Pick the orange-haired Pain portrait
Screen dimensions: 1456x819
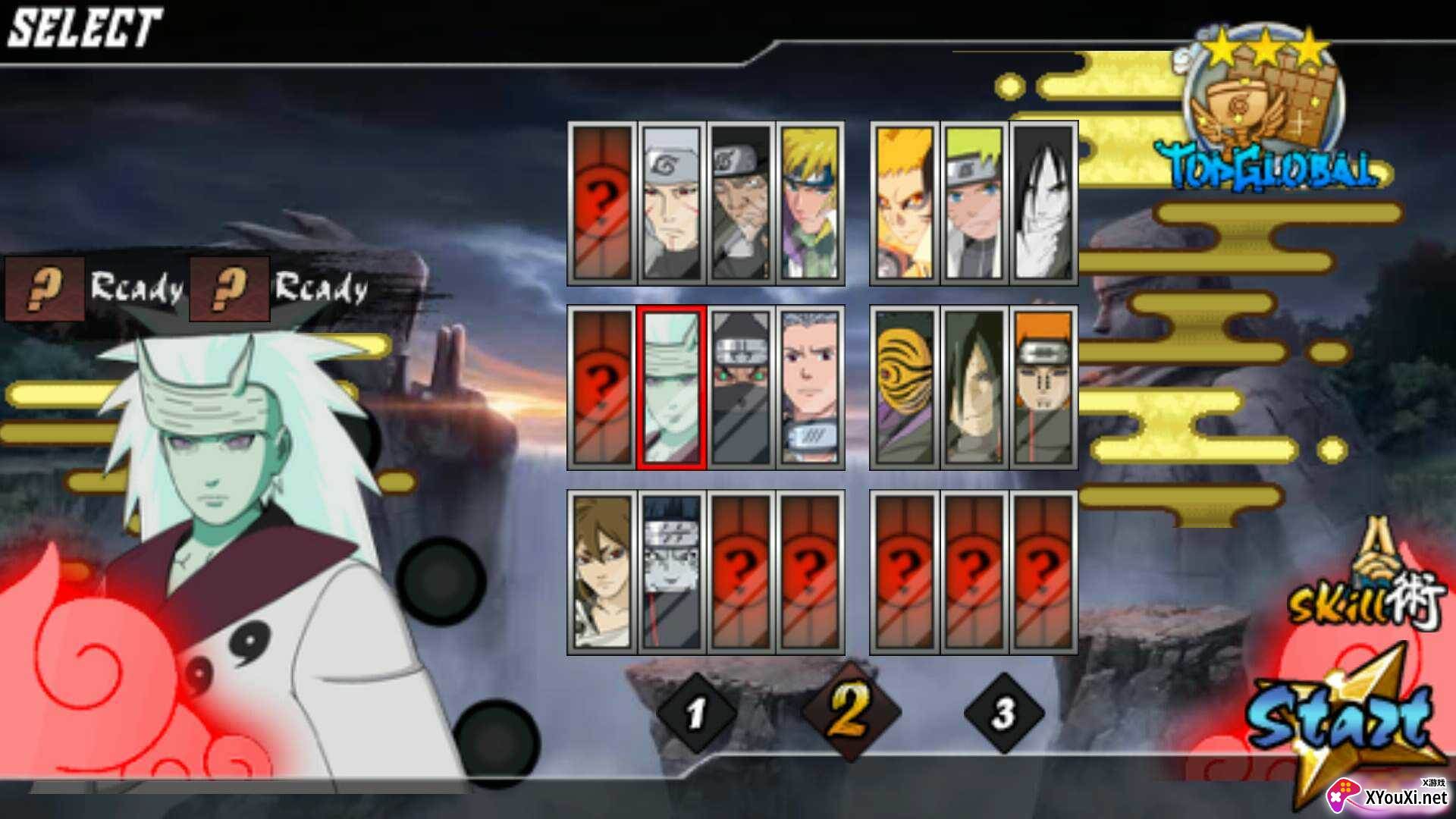(1043, 388)
